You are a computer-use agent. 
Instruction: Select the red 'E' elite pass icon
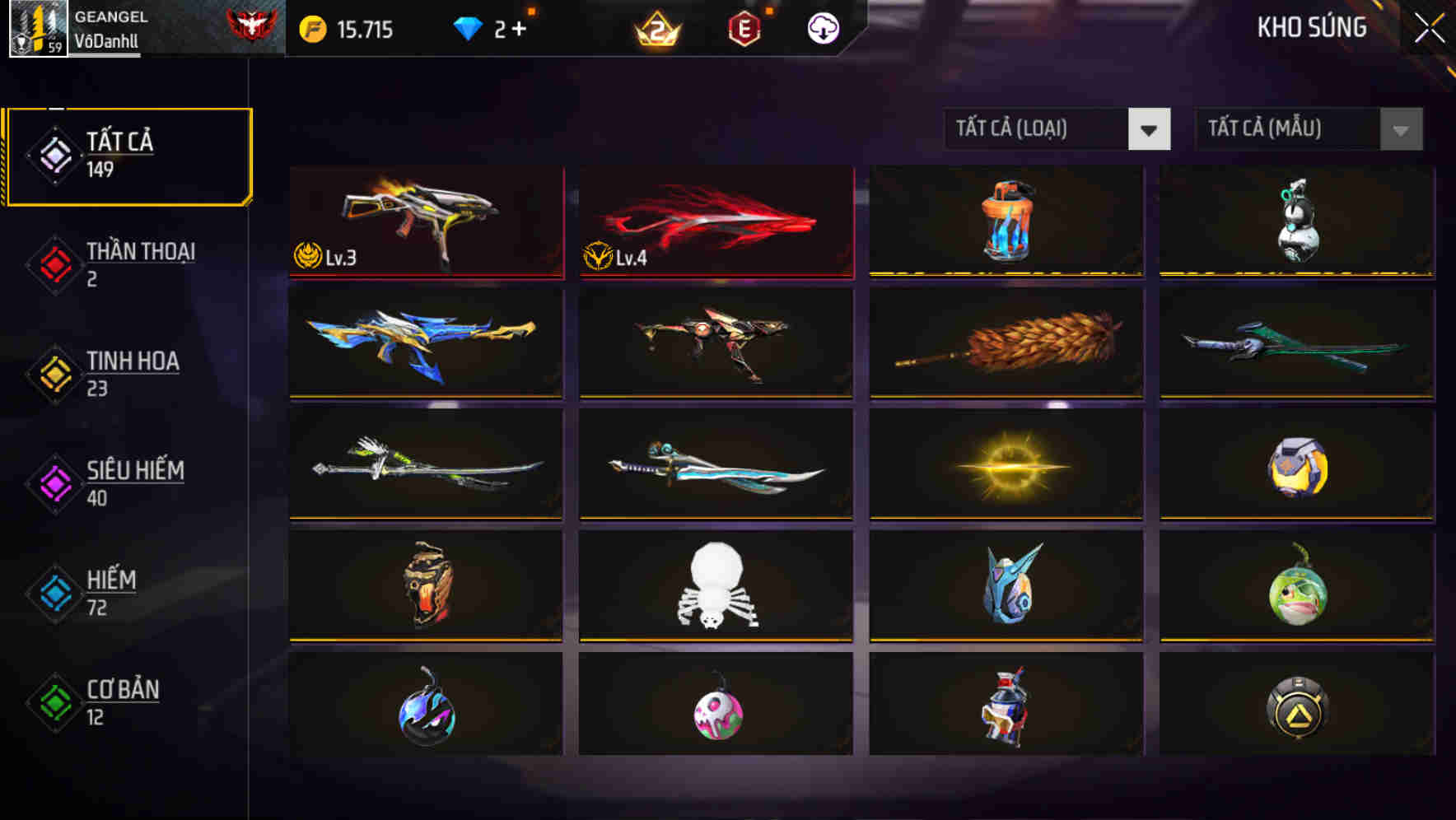[745, 29]
